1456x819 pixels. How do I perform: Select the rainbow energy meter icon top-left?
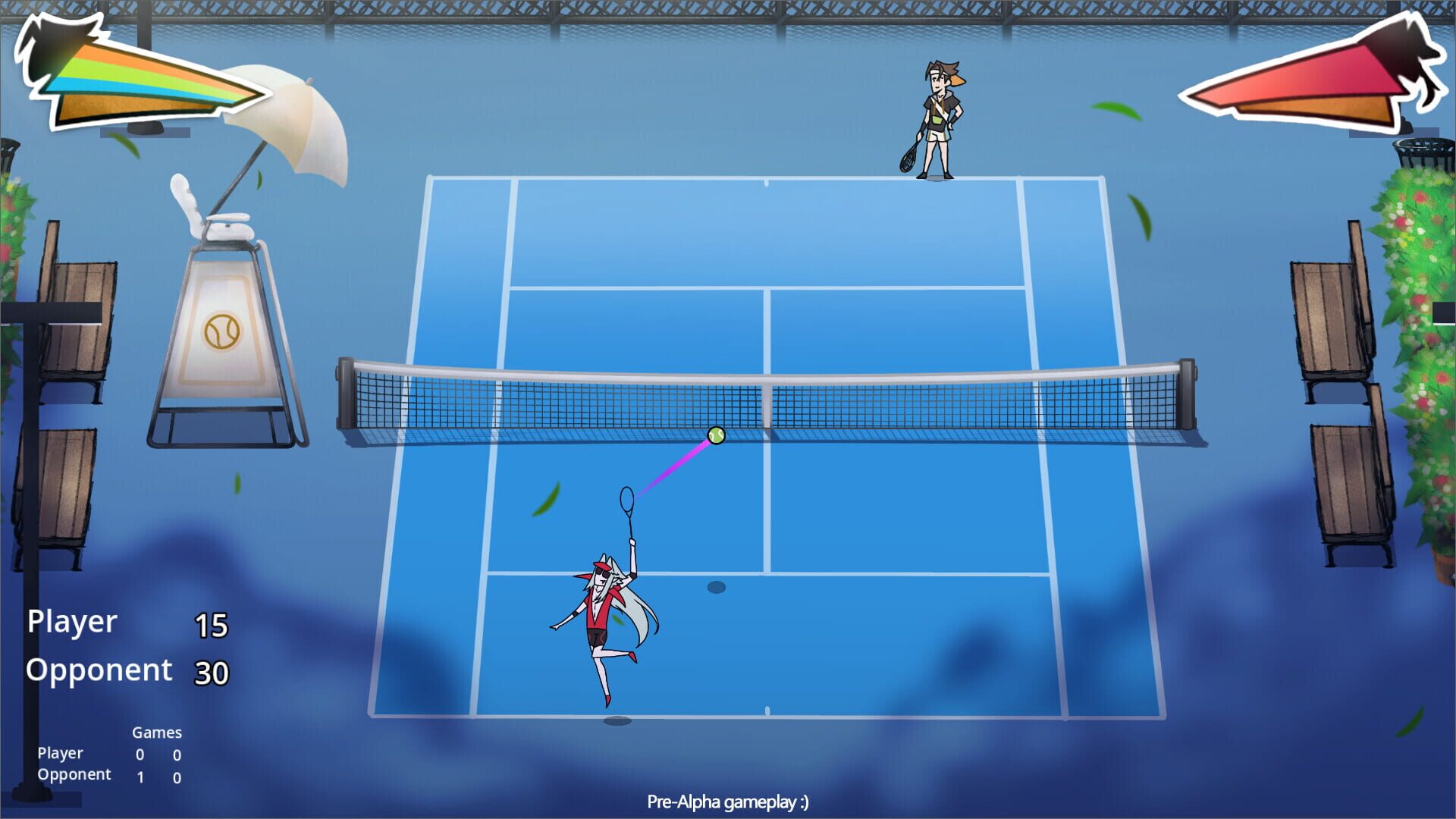(x=152, y=83)
